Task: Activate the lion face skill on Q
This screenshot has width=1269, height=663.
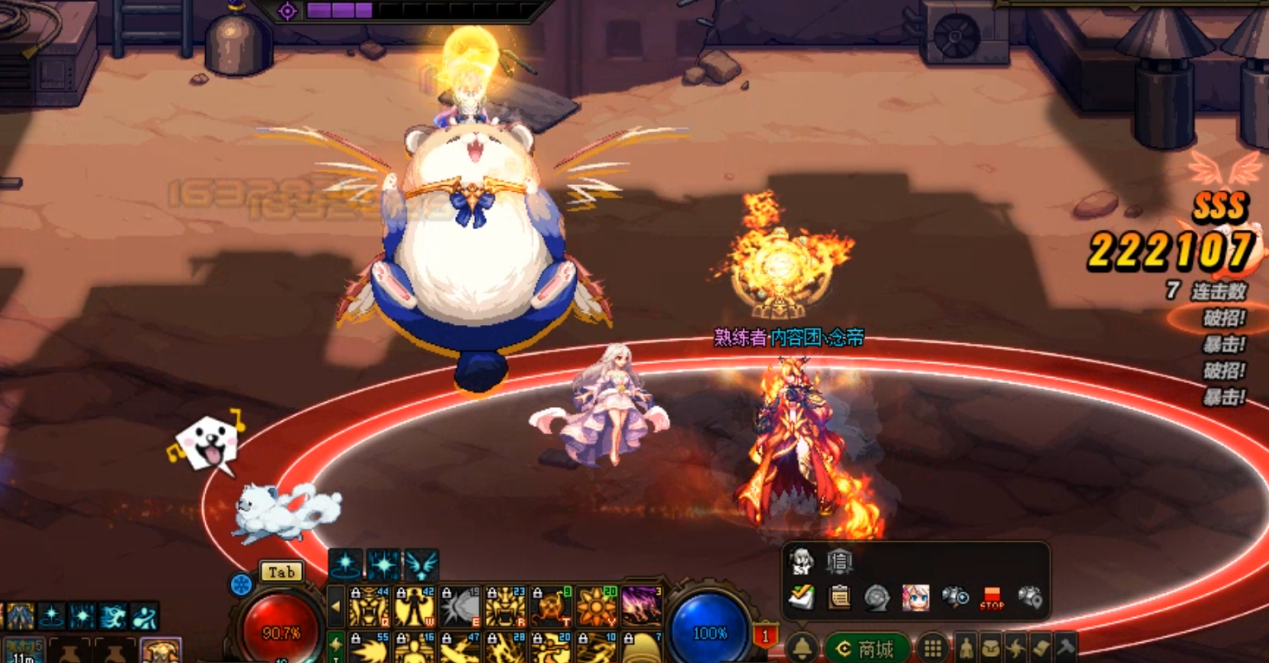Action: pos(369,606)
